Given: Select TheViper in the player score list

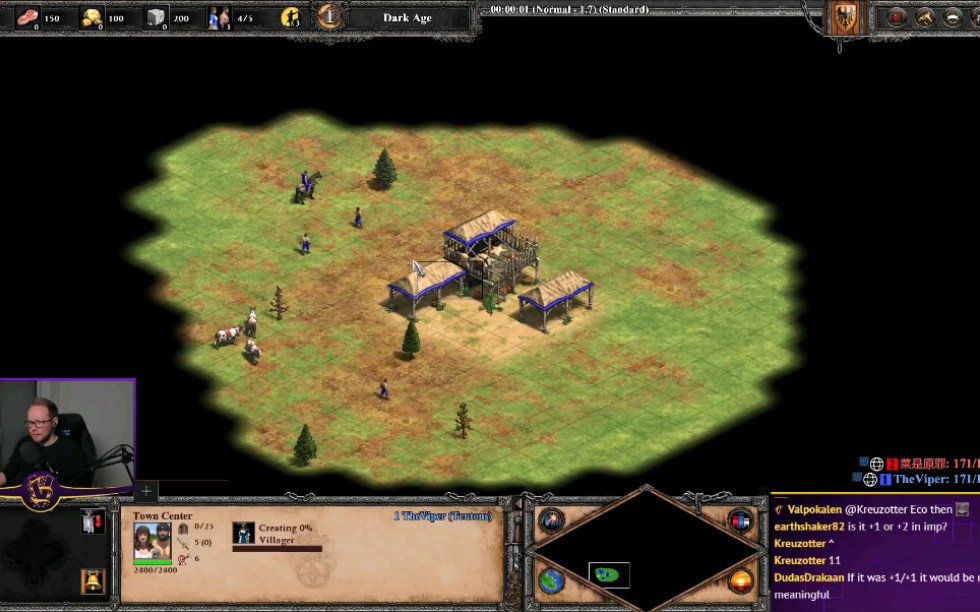Looking at the screenshot, I should click(x=919, y=479).
